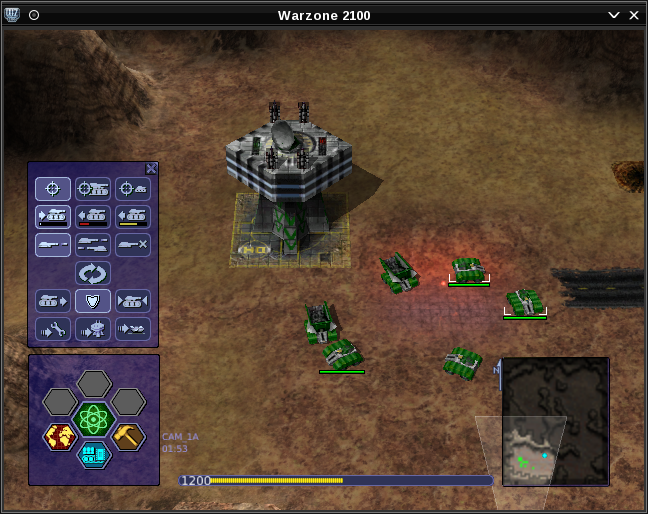
Task: Click the return for repair wrench order
Action: coord(53,329)
